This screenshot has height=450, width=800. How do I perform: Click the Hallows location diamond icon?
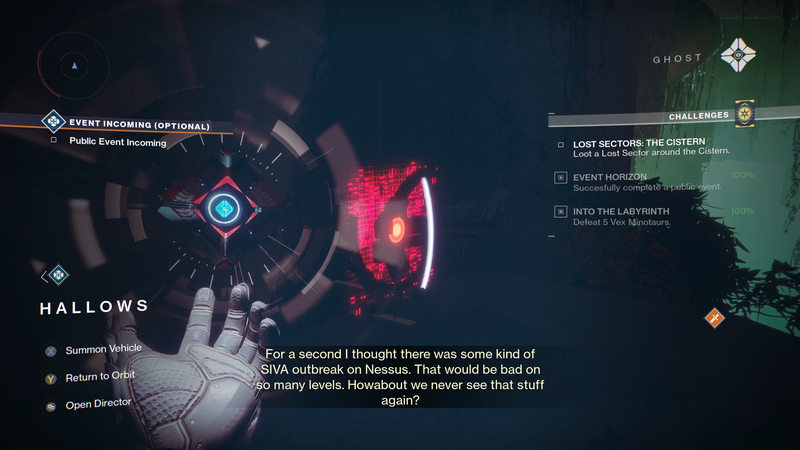tap(58, 273)
